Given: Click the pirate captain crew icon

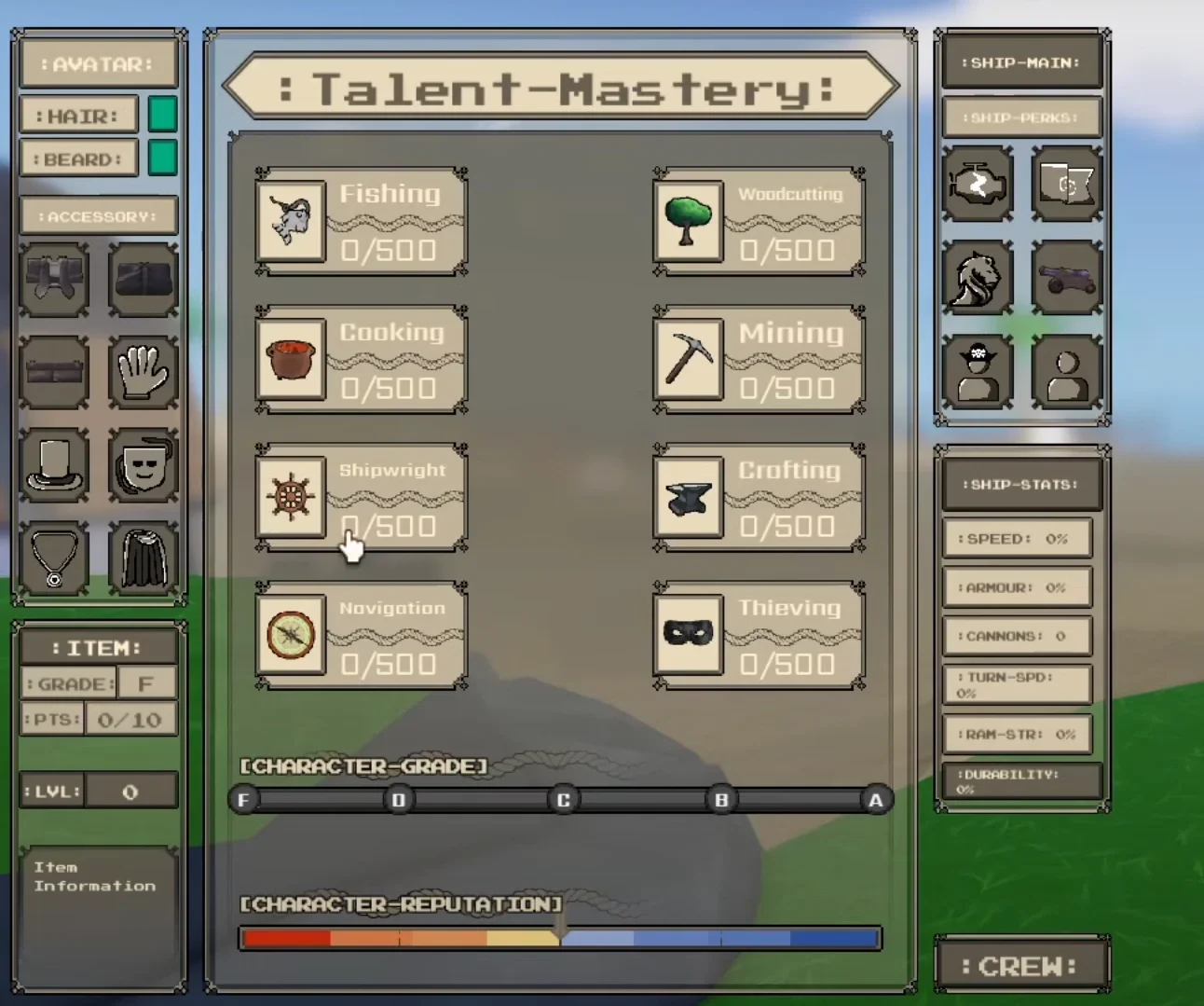Looking at the screenshot, I should (978, 370).
